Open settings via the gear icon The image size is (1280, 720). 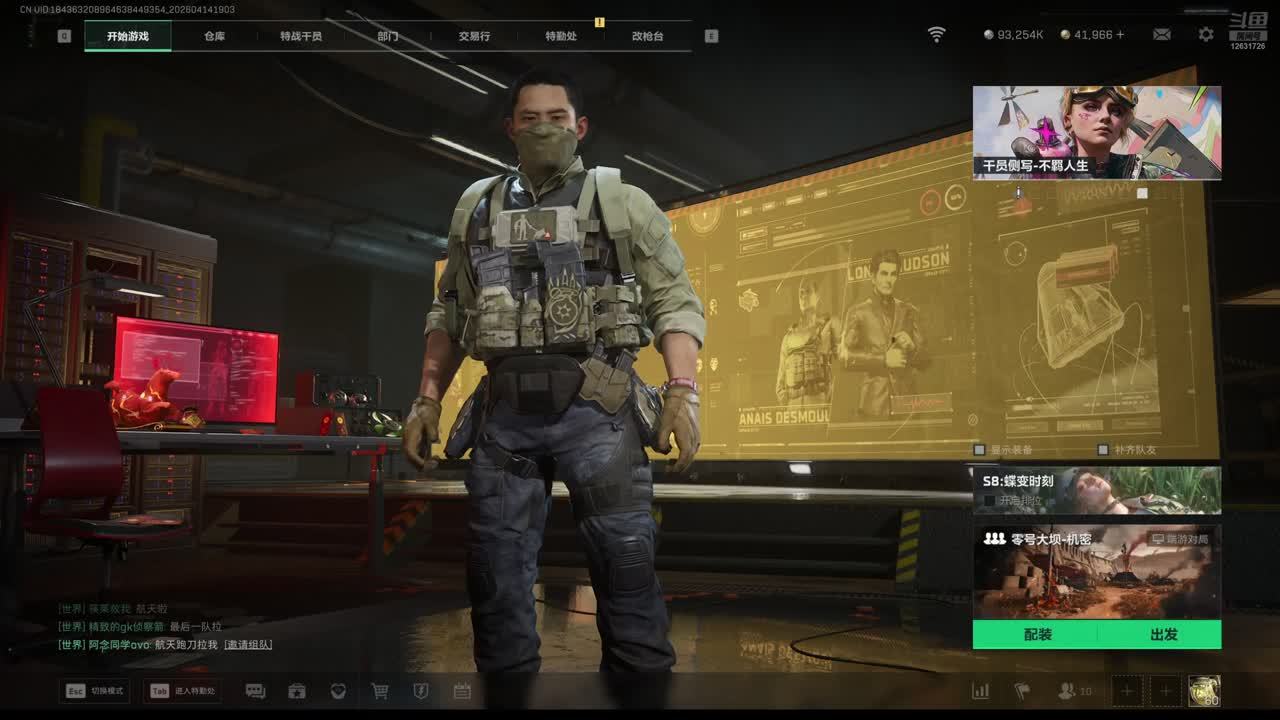click(1206, 34)
